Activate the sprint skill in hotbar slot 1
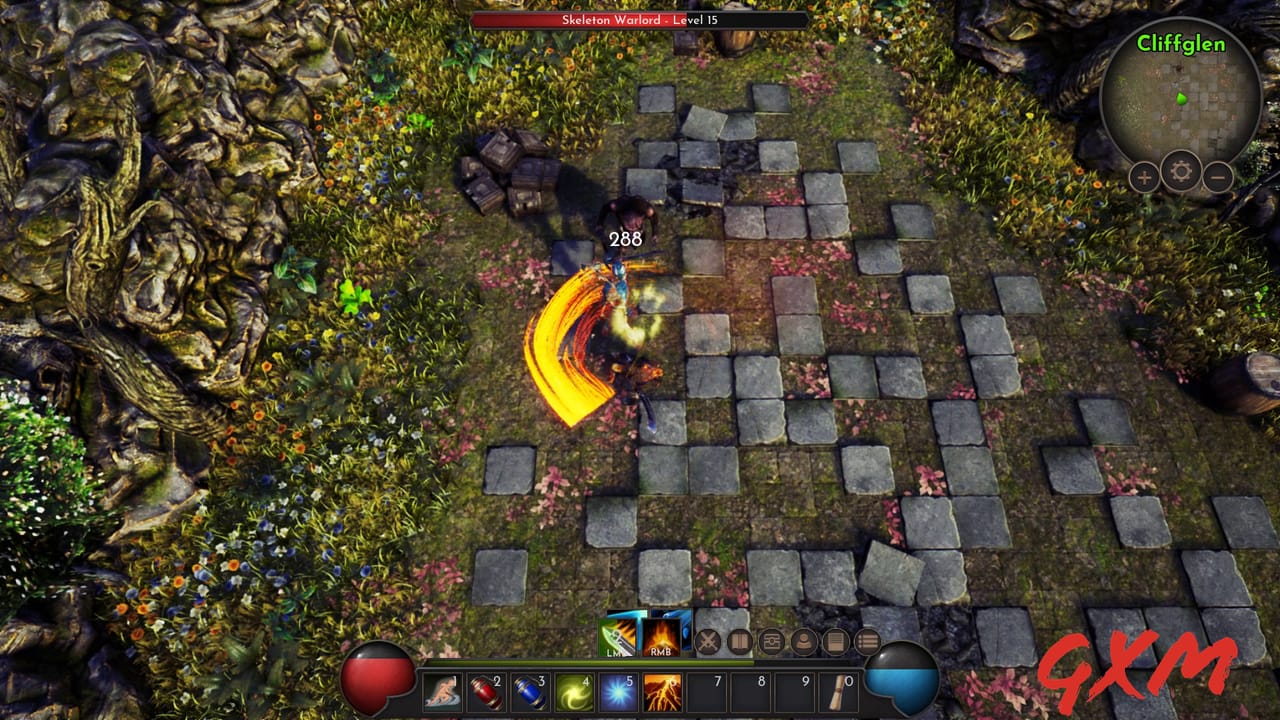1280x720 pixels. coord(445,690)
